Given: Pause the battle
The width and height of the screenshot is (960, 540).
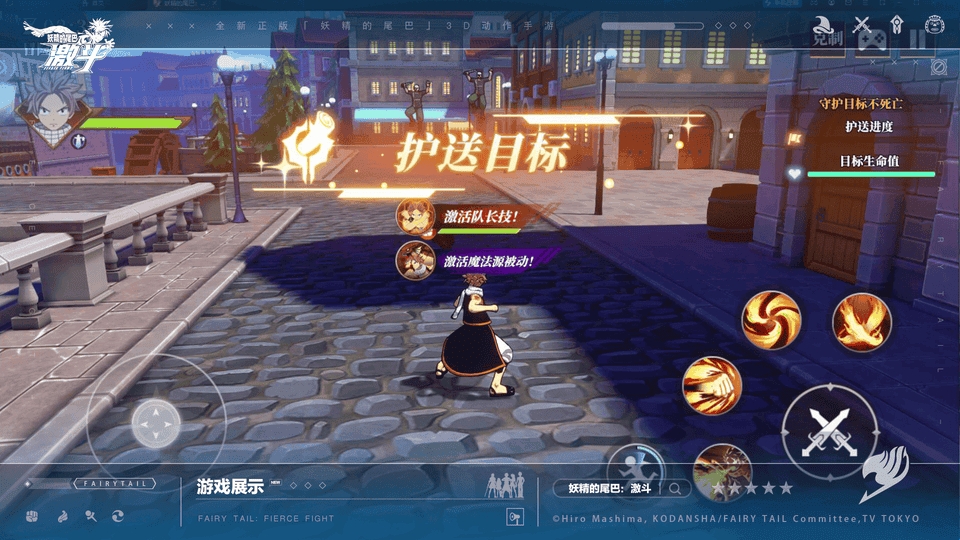Looking at the screenshot, I should coord(918,40).
